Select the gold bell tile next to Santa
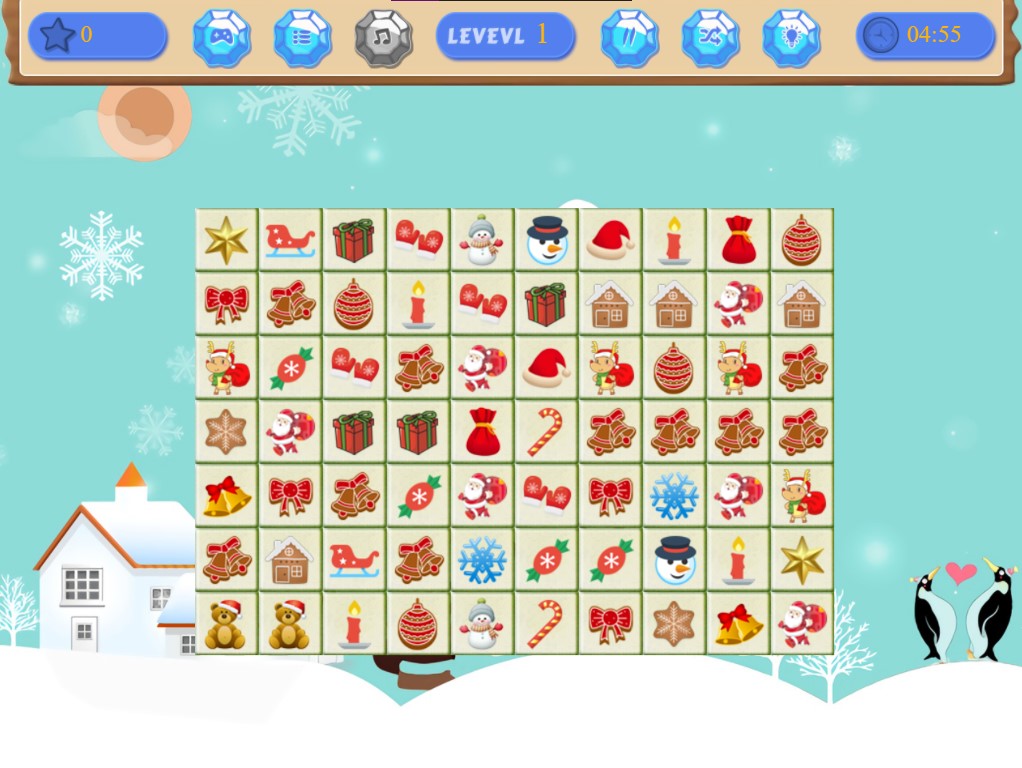This screenshot has height=768, width=1022. (738, 624)
